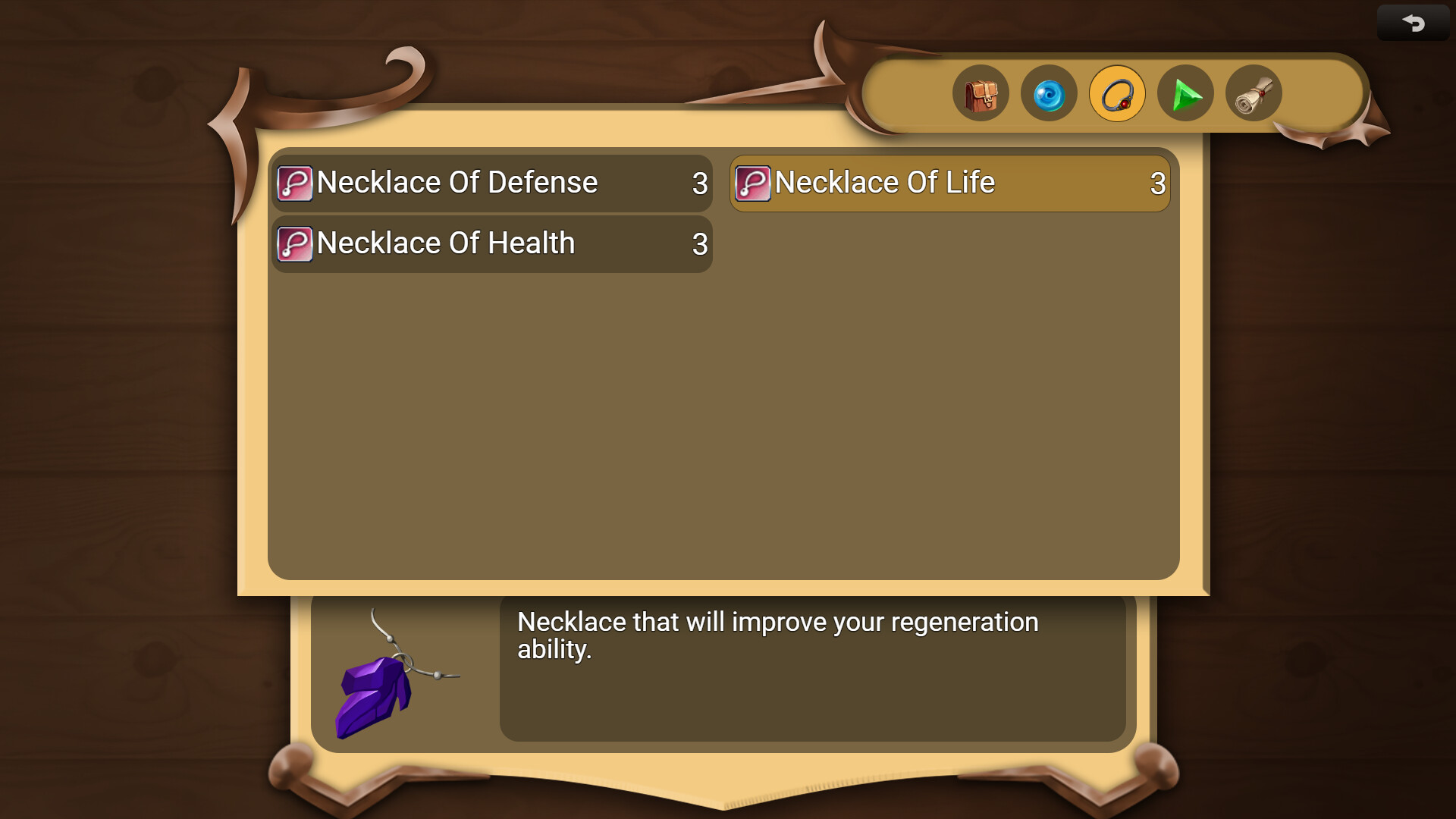1456x819 pixels.
Task: Click the highlighted Necklace Of Life row
Action: [949, 183]
